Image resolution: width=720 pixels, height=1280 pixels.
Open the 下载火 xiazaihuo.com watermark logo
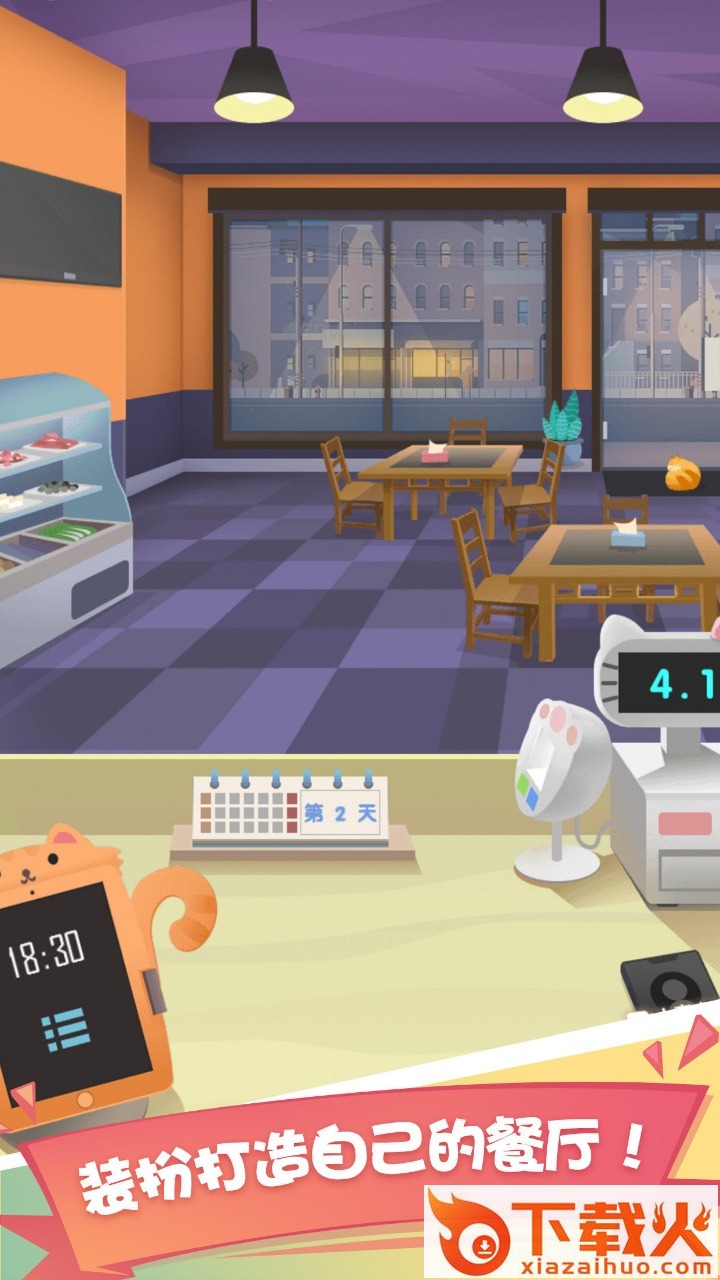coord(571,1232)
